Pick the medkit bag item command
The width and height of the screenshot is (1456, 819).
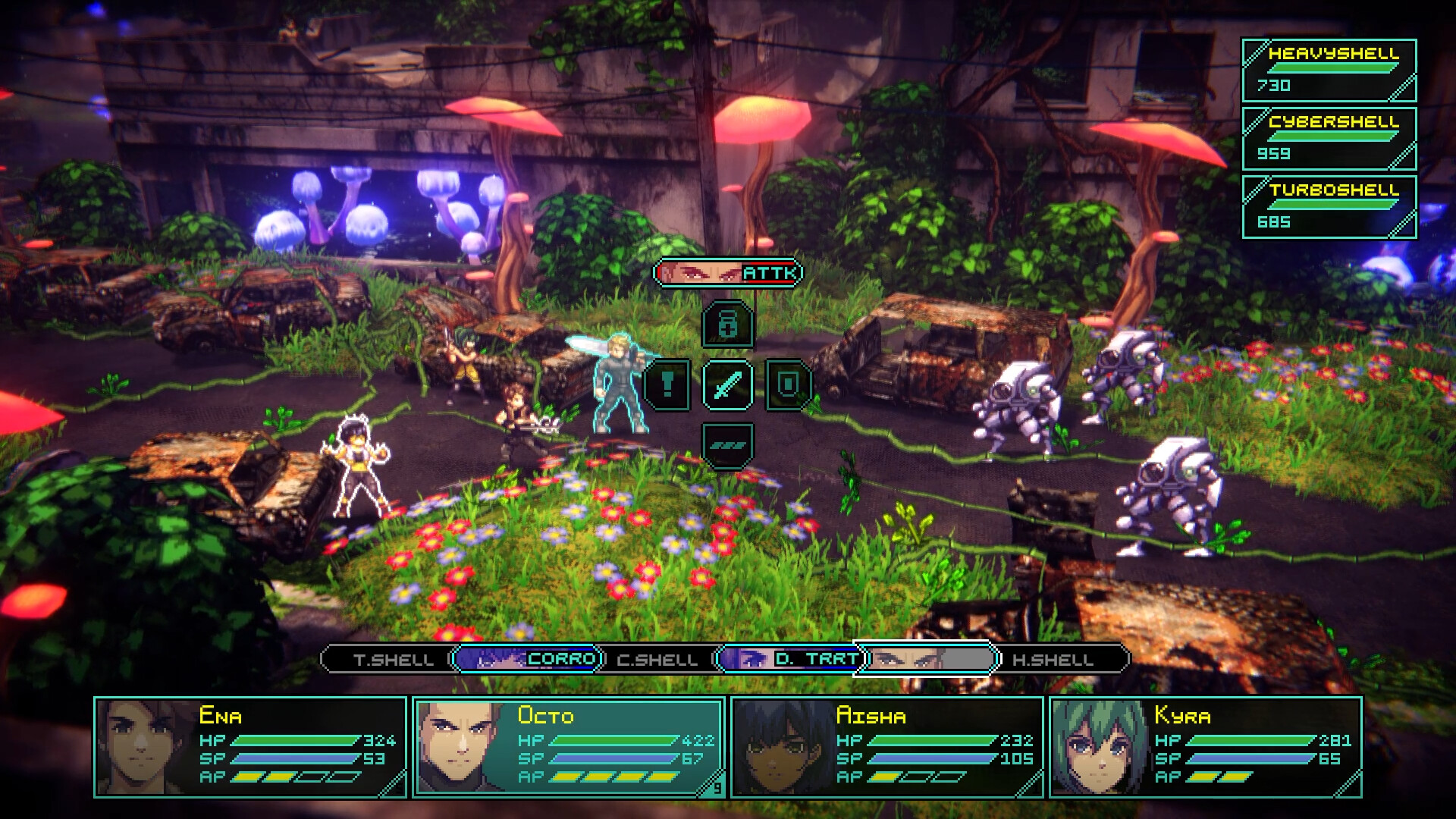[x=728, y=325]
